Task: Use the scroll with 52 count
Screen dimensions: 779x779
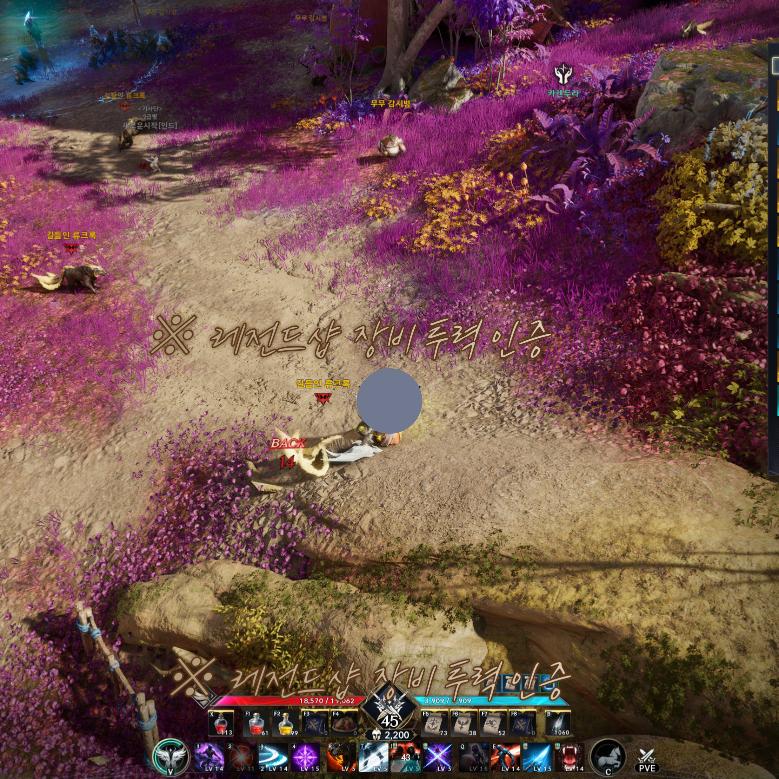Action: point(492,723)
